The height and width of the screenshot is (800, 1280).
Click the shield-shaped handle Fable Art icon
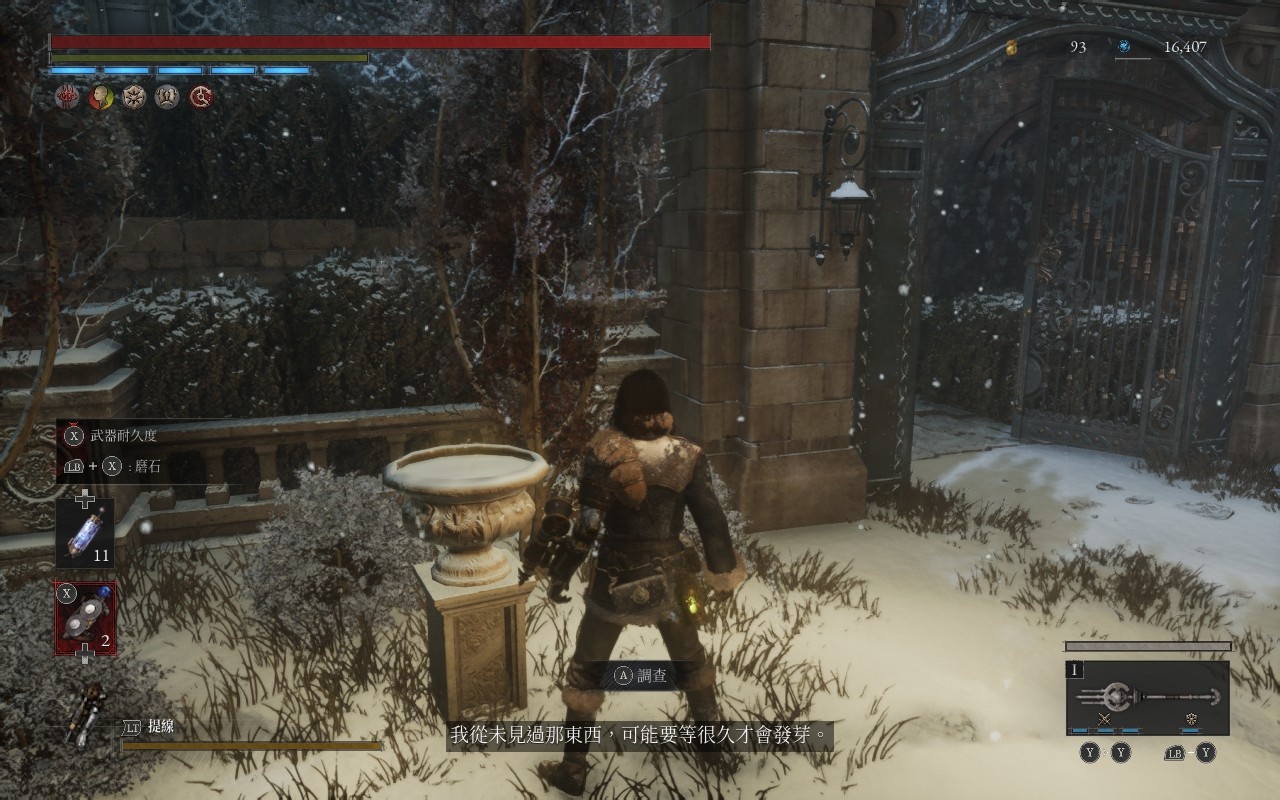click(1191, 719)
